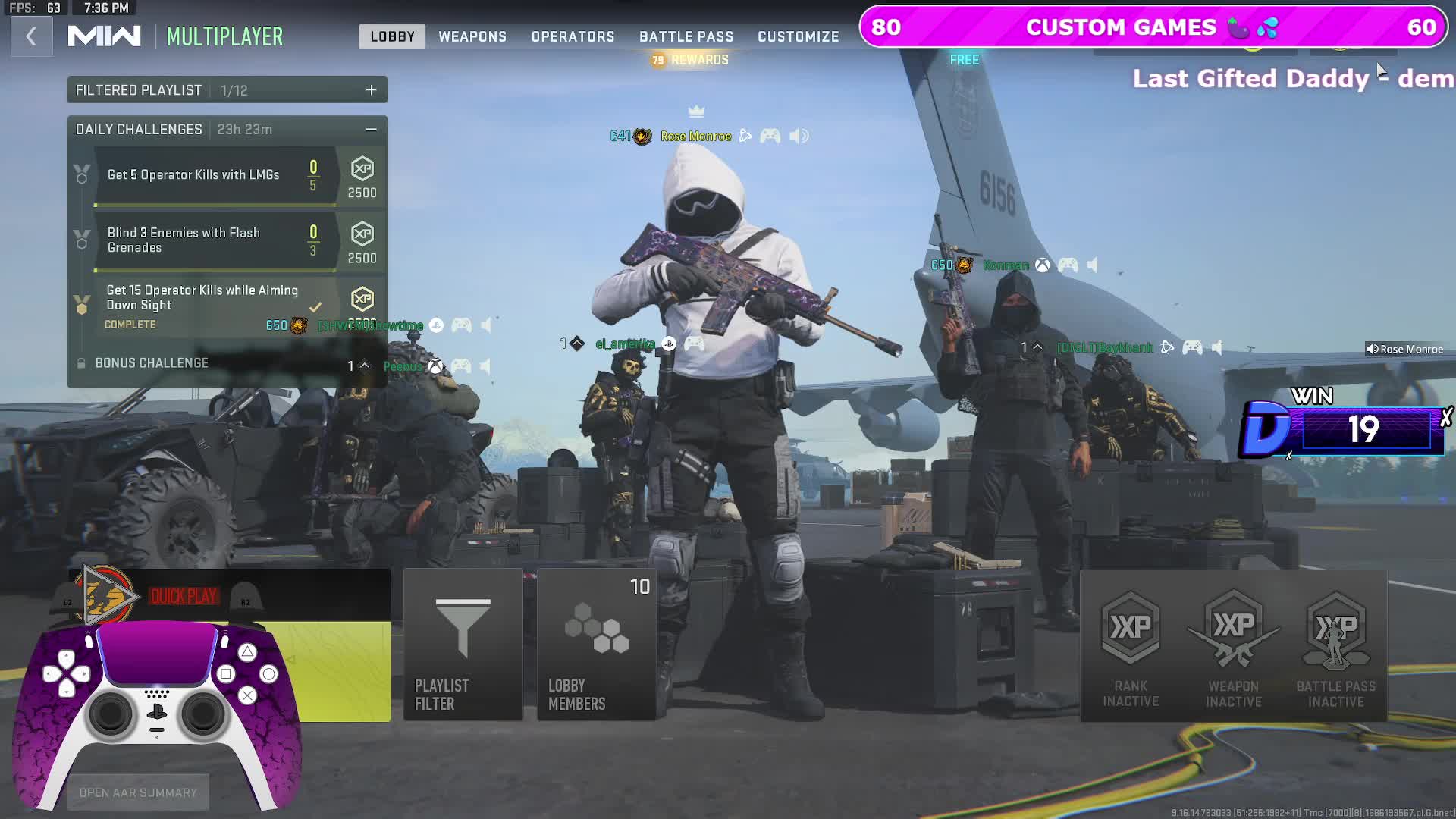
Task: Show the Lobby Members list
Action: click(596, 645)
